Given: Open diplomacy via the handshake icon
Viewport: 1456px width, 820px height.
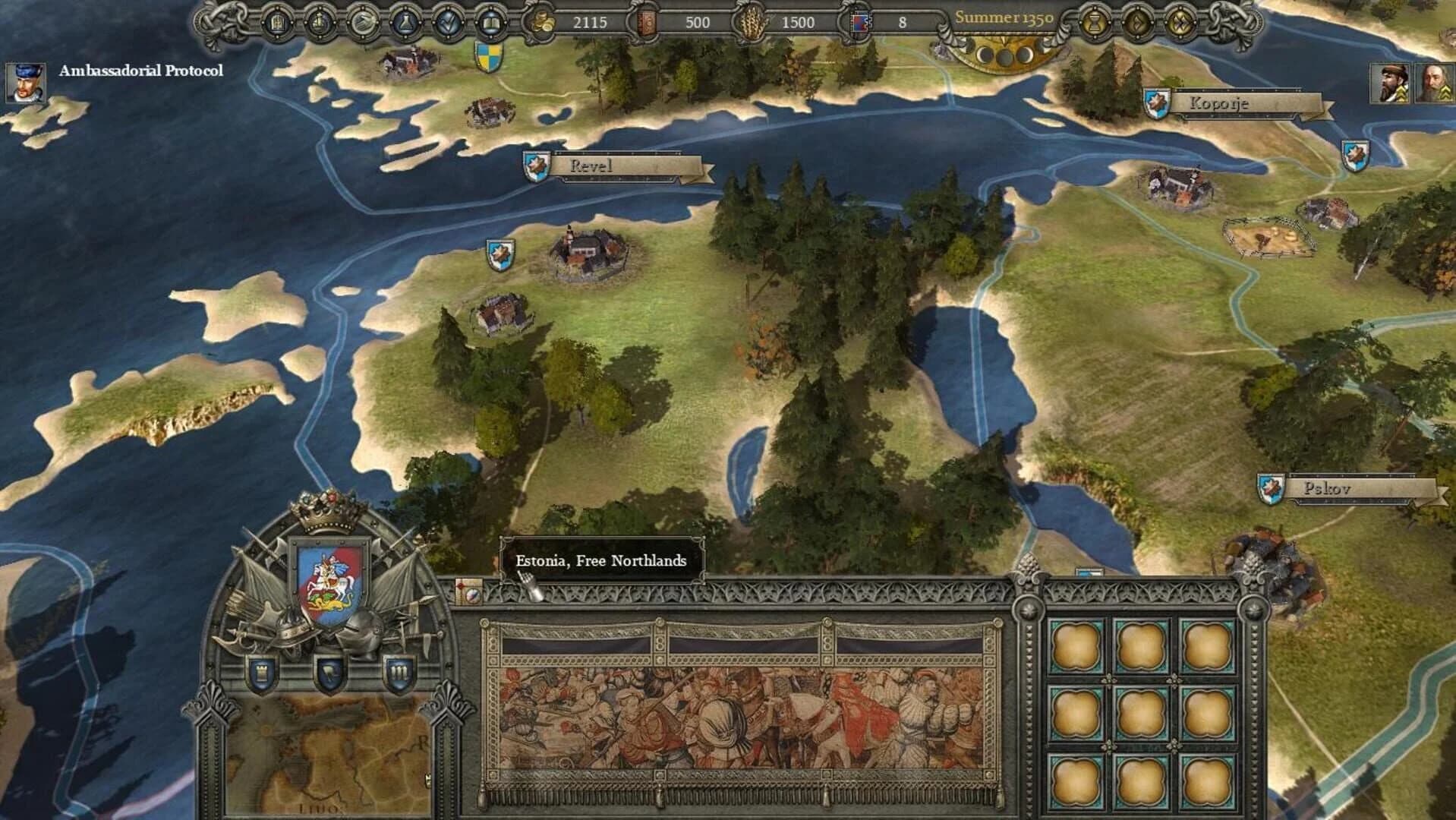Looking at the screenshot, I should (x=363, y=23).
